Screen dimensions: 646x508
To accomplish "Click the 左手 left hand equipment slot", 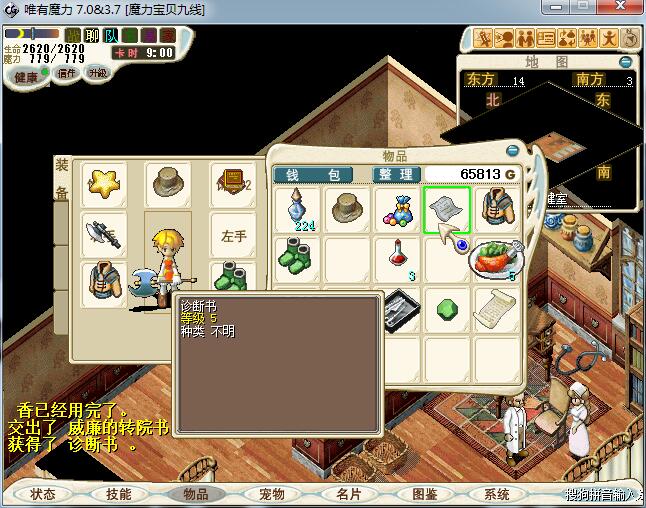I will pyautogui.click(x=234, y=236).
